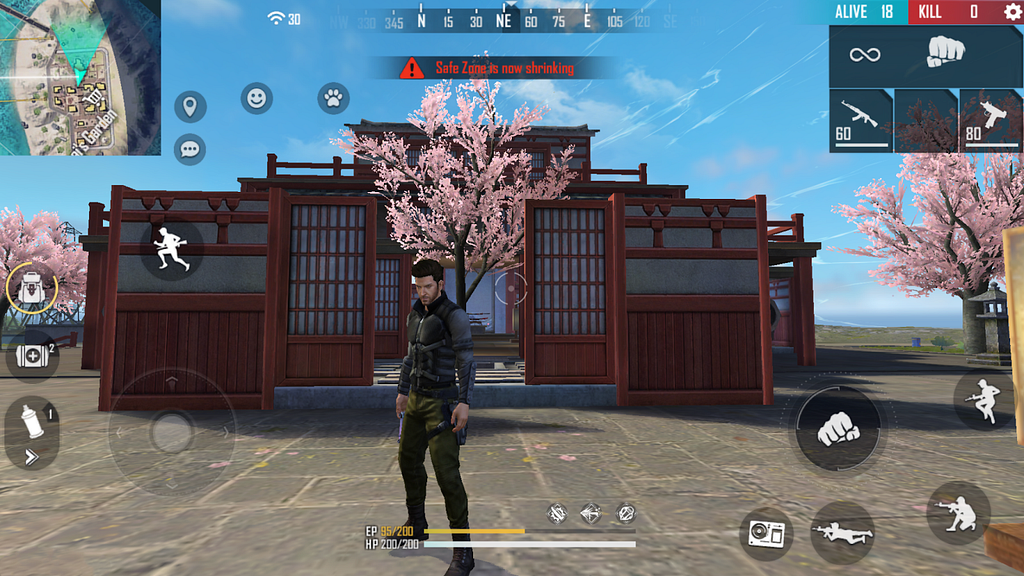The height and width of the screenshot is (576, 1024).
Task: Tap the crouch button
Action: [x=958, y=512]
